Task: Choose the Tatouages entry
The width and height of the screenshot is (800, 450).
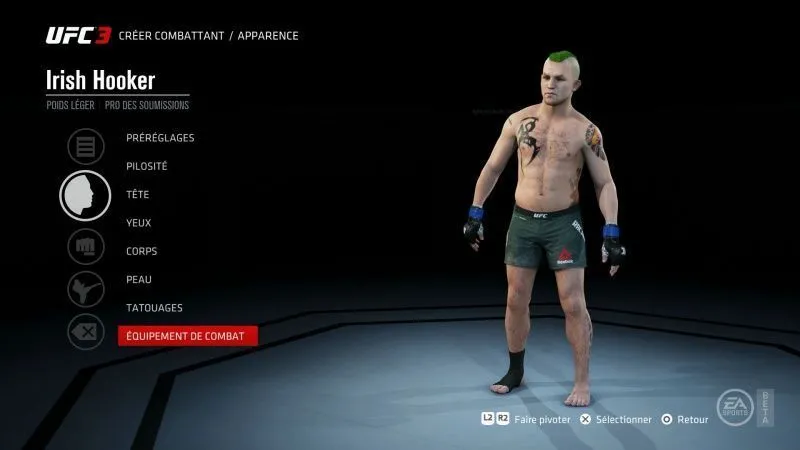Action: [154, 307]
